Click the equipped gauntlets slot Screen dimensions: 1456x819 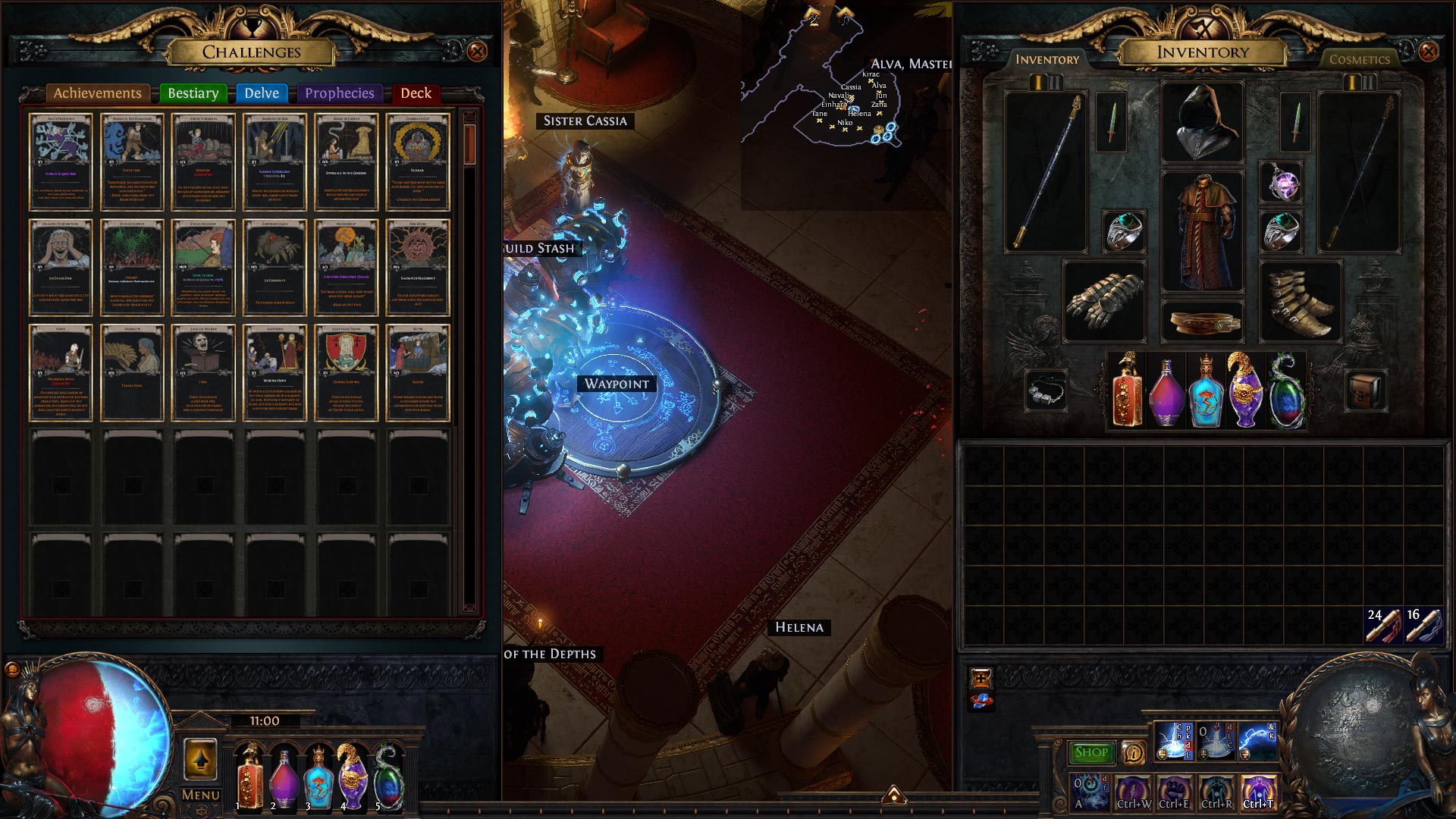1104,301
